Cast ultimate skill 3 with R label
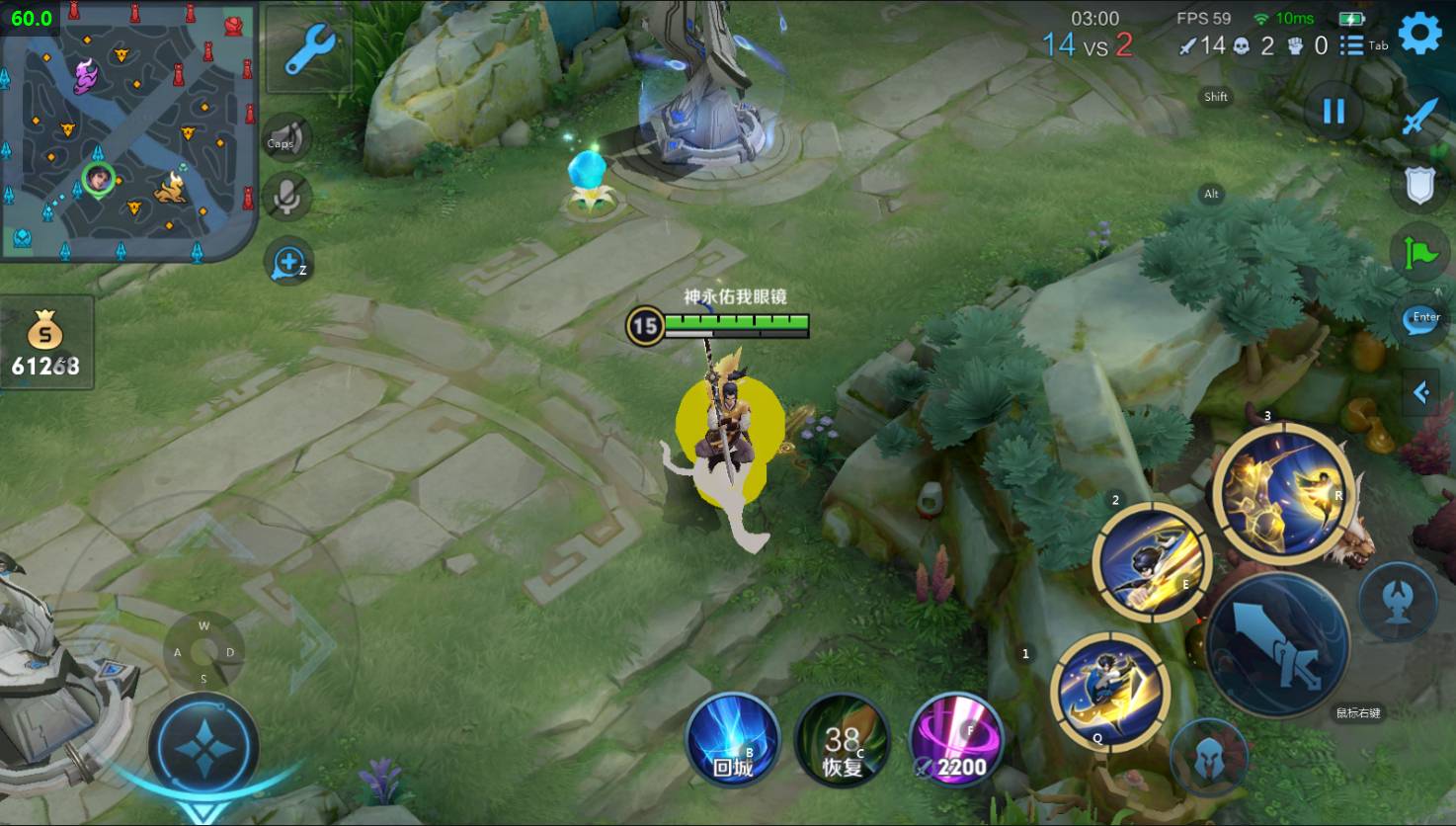 1282,491
